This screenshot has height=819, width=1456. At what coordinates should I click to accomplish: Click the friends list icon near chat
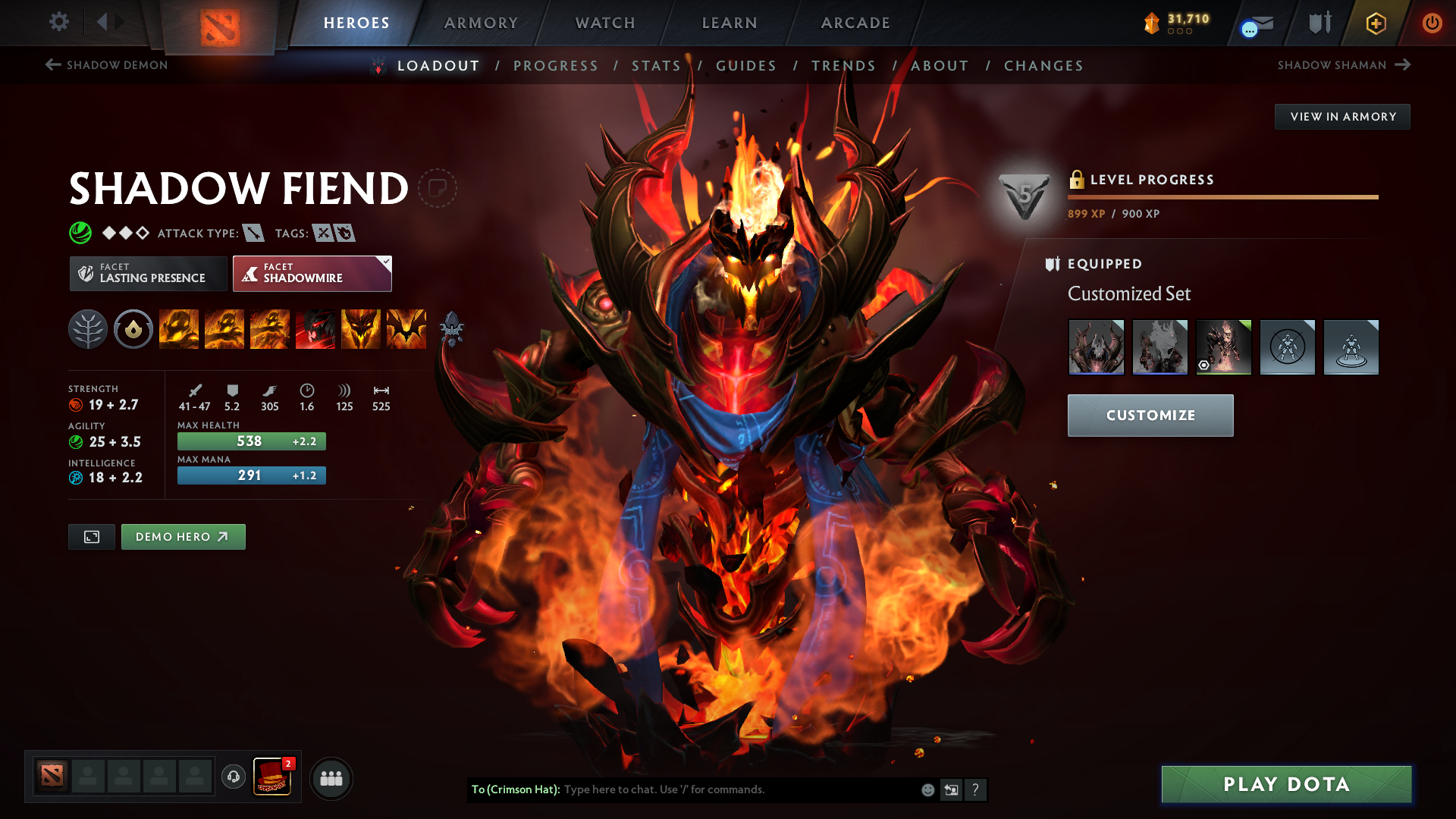[331, 777]
